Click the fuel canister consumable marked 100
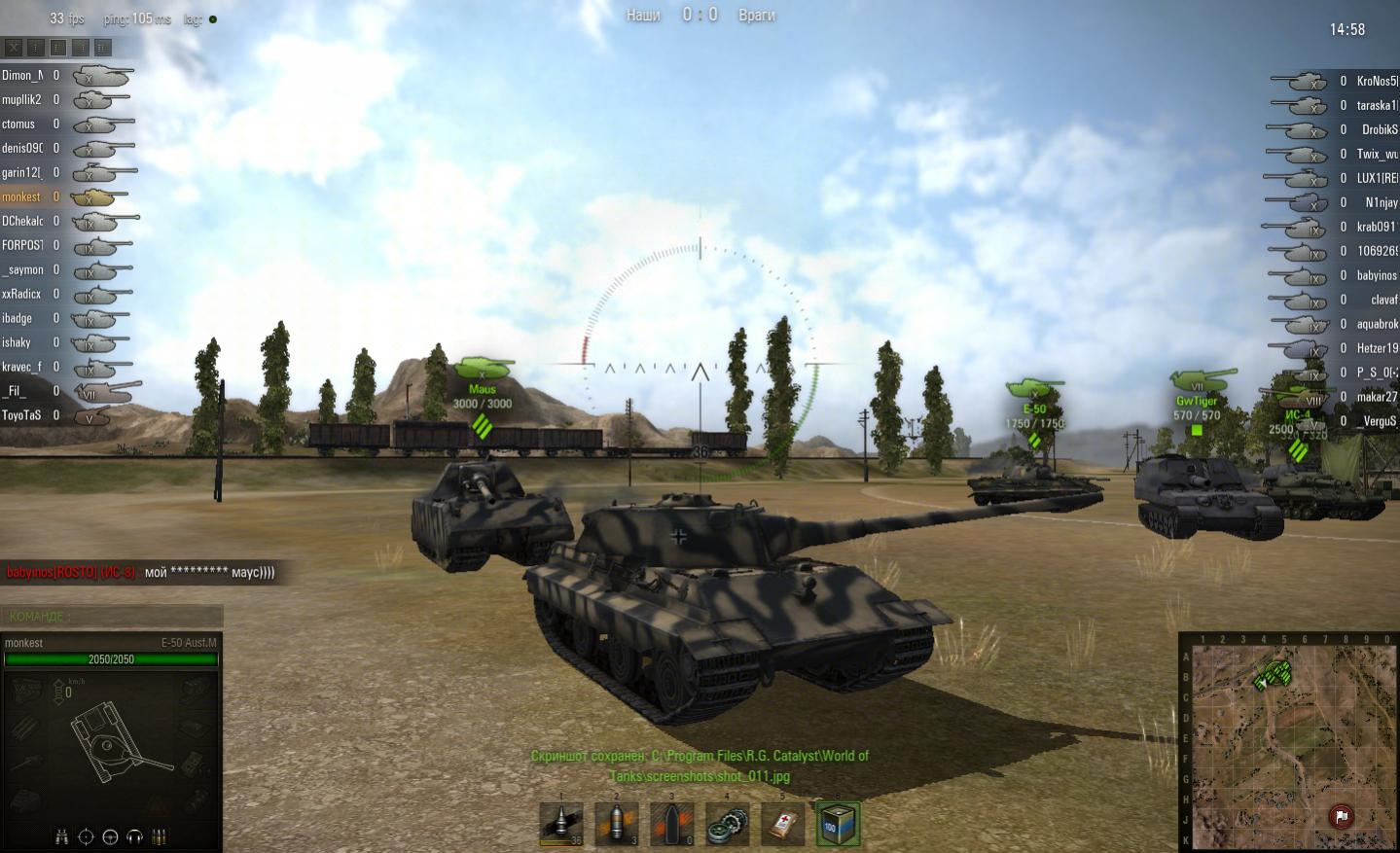The image size is (1400, 853). pos(838,824)
